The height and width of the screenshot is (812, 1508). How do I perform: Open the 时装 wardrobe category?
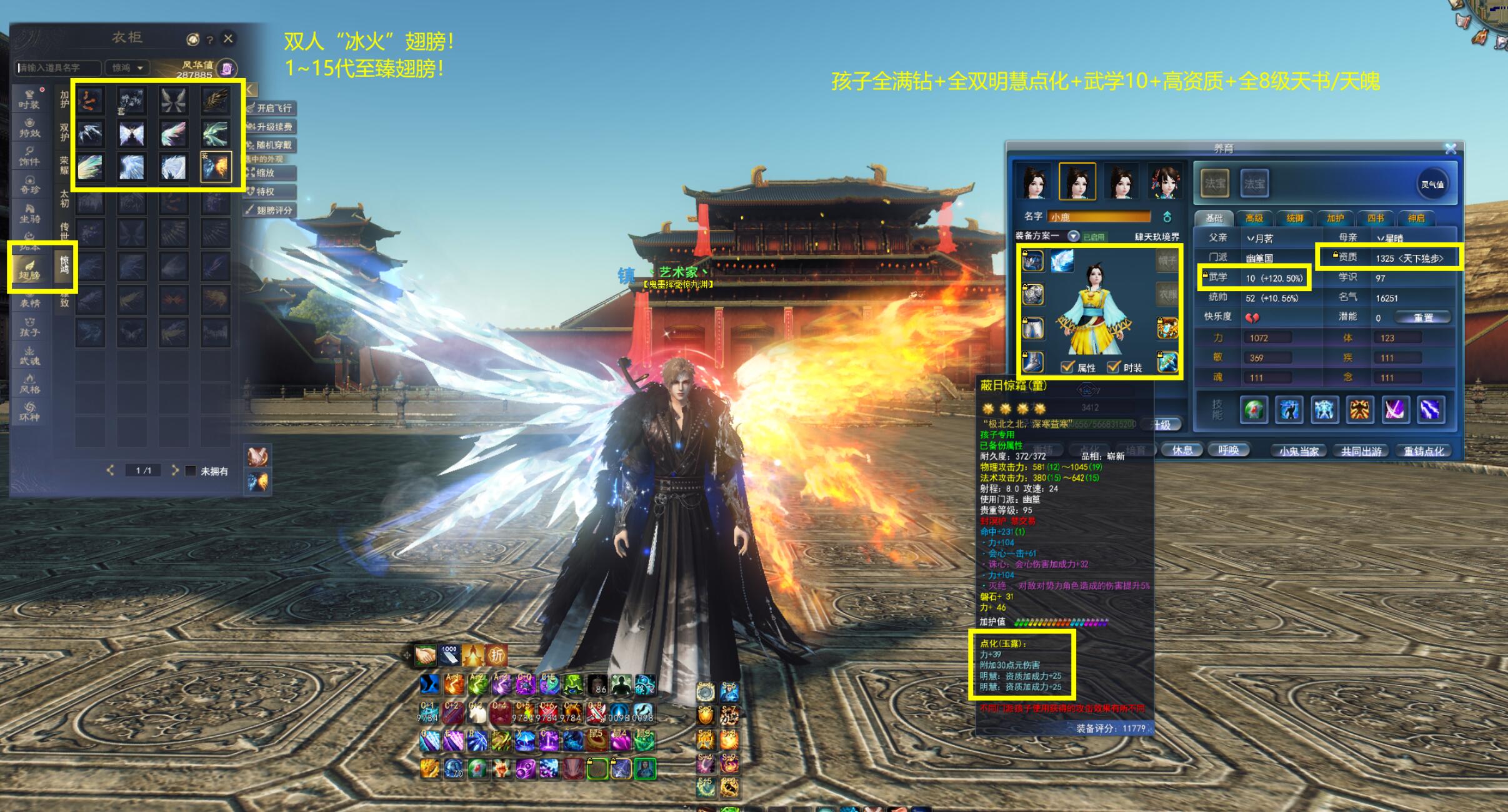tap(29, 100)
